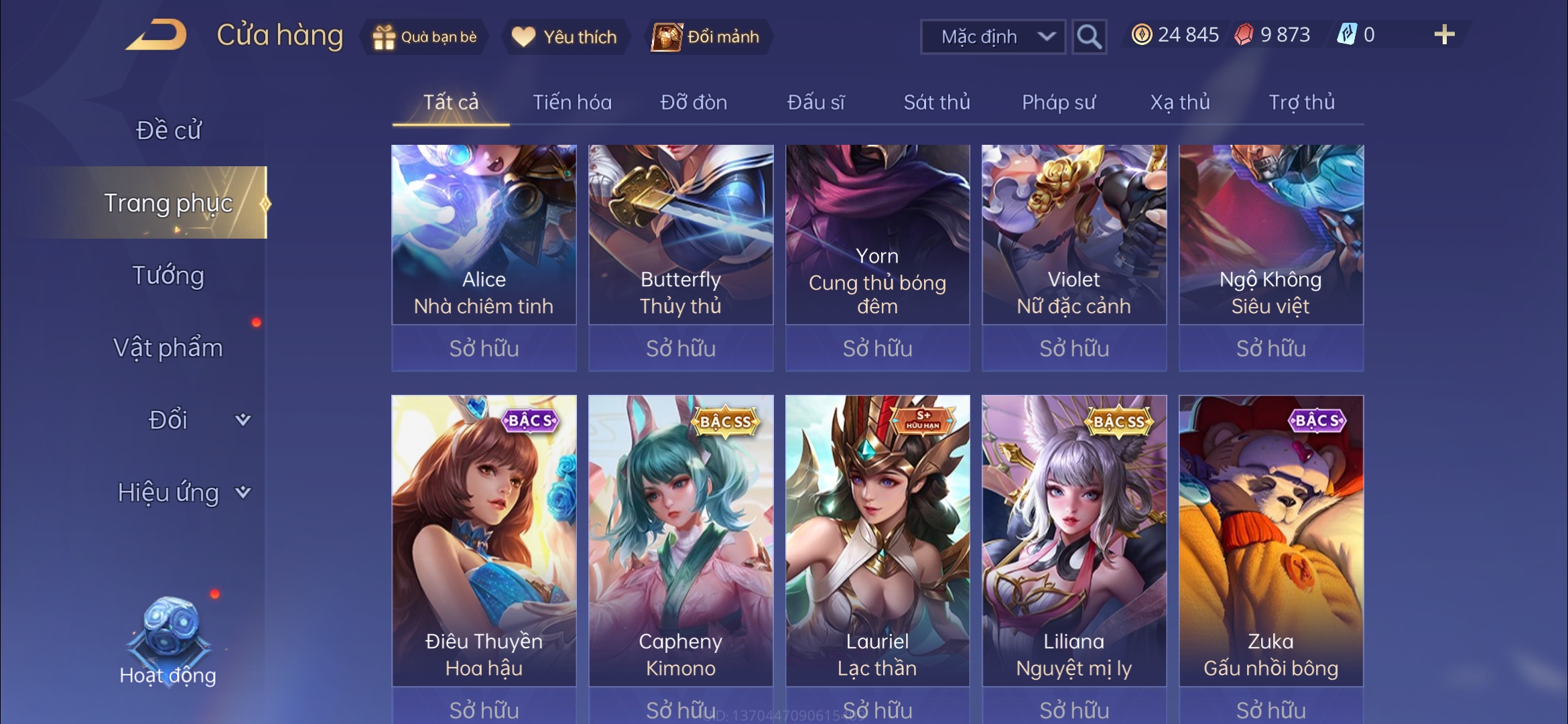Select the Sát thủ category tab
This screenshot has height=724, width=1568.
click(937, 103)
